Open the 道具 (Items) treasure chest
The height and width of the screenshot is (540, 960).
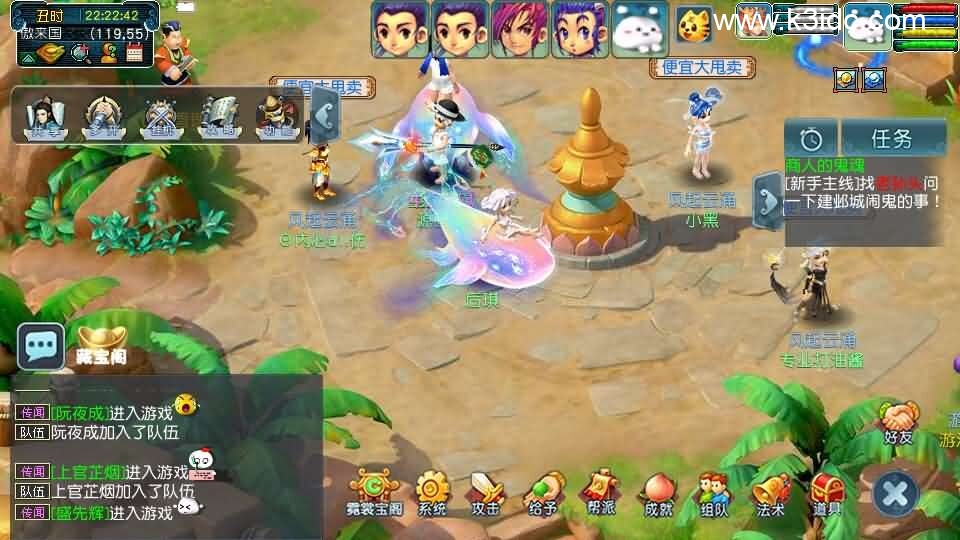coord(827,490)
